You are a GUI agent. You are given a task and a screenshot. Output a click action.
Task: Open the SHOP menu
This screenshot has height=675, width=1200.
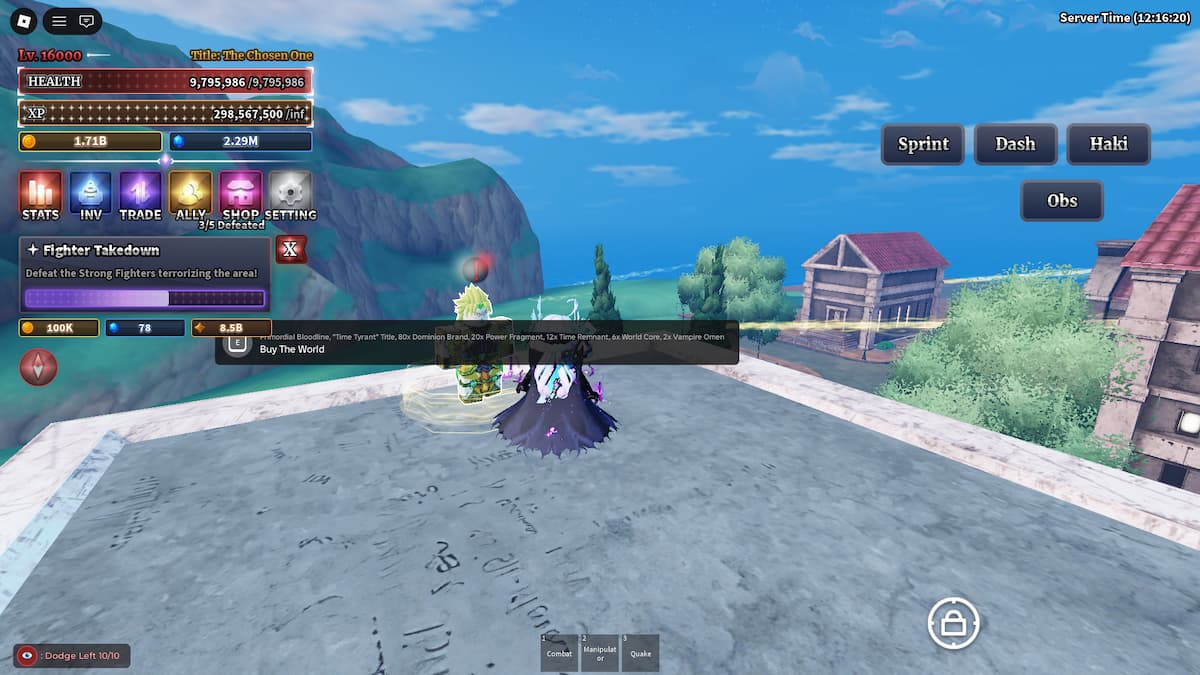tap(241, 194)
